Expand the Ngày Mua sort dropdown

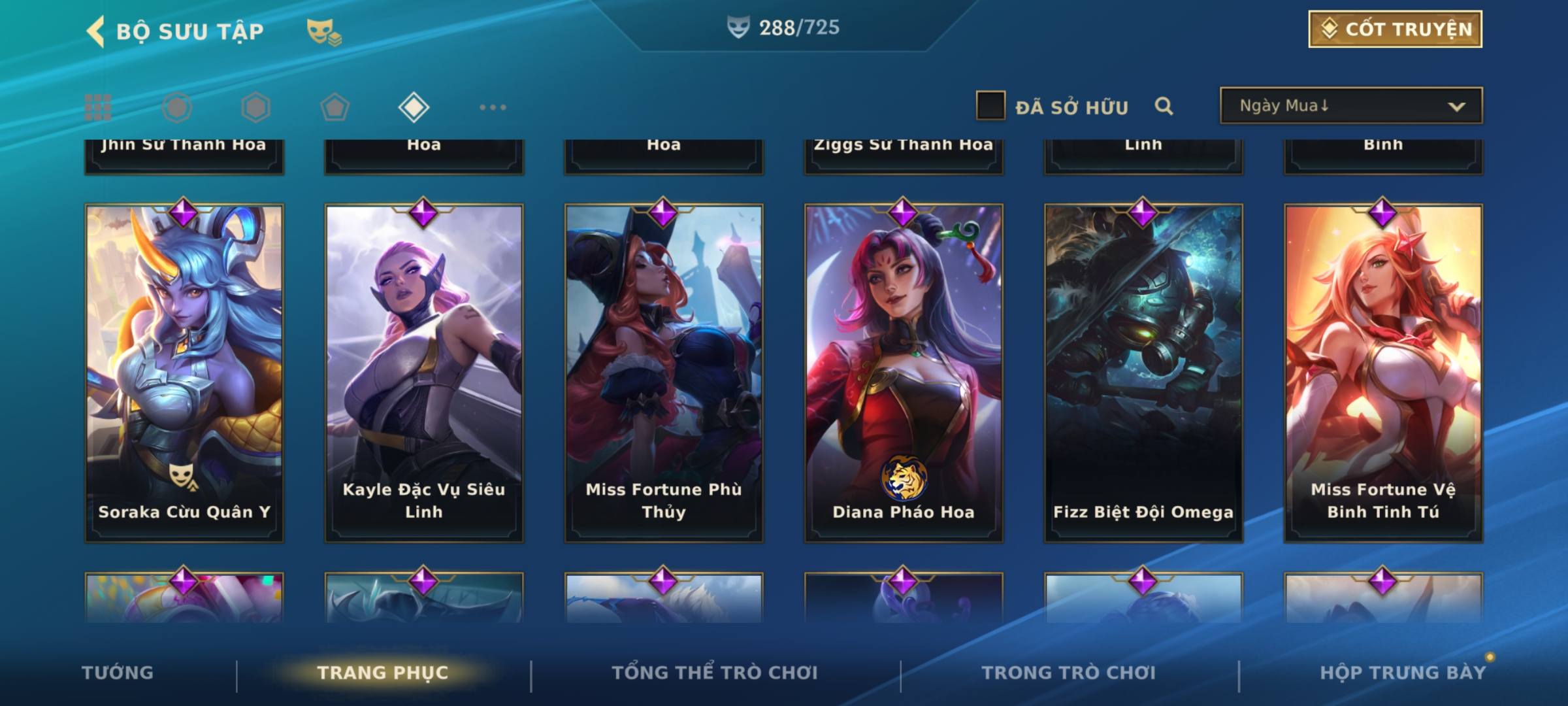[1351, 106]
